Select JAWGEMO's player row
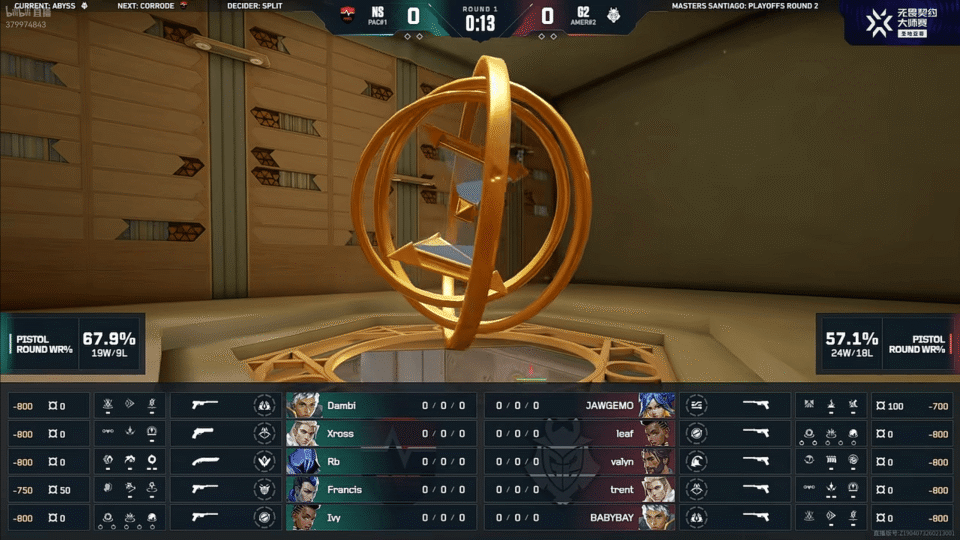This screenshot has height=540, width=960. click(x=580, y=406)
